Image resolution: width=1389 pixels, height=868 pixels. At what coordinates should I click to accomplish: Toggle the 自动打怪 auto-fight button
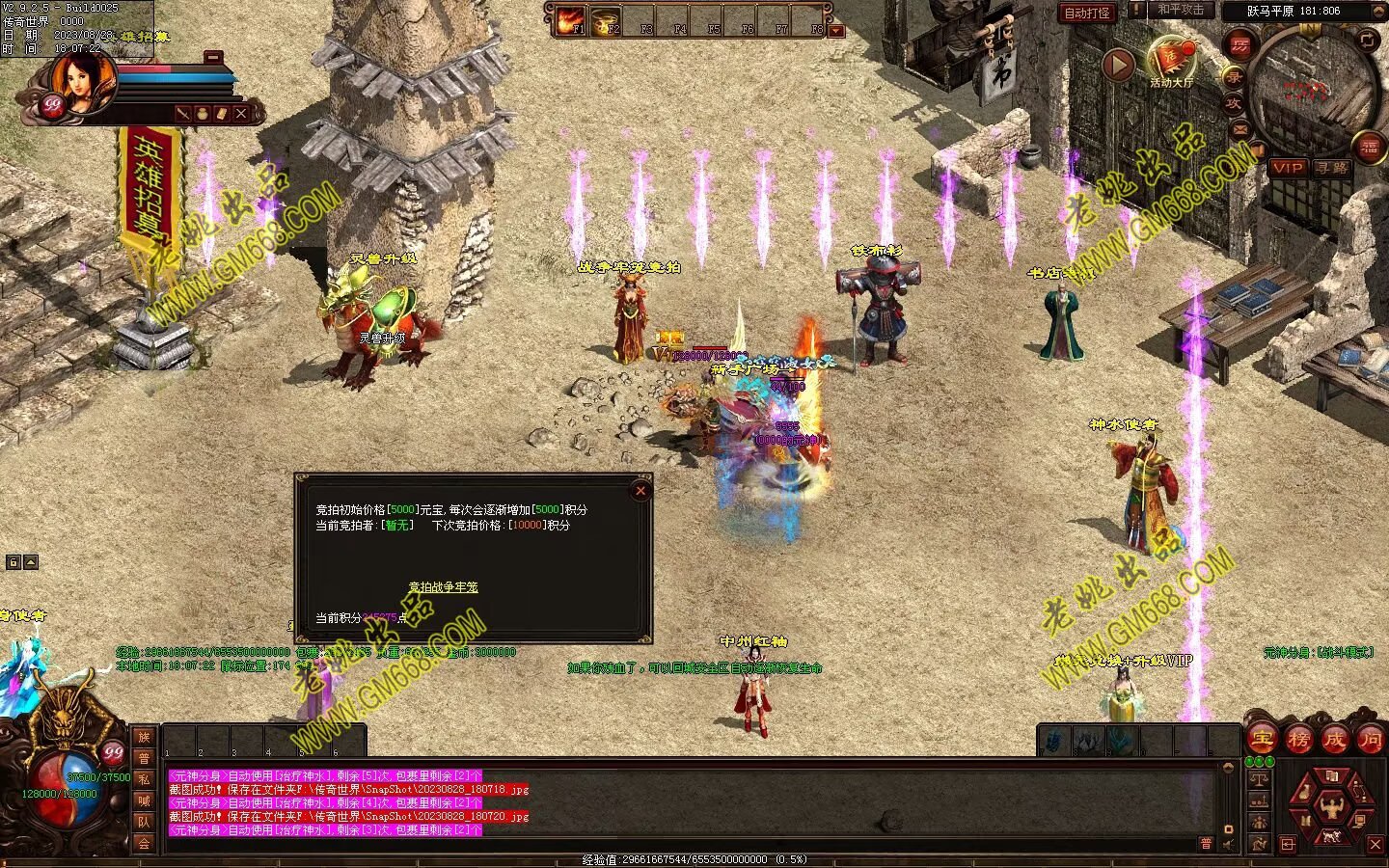(1087, 14)
